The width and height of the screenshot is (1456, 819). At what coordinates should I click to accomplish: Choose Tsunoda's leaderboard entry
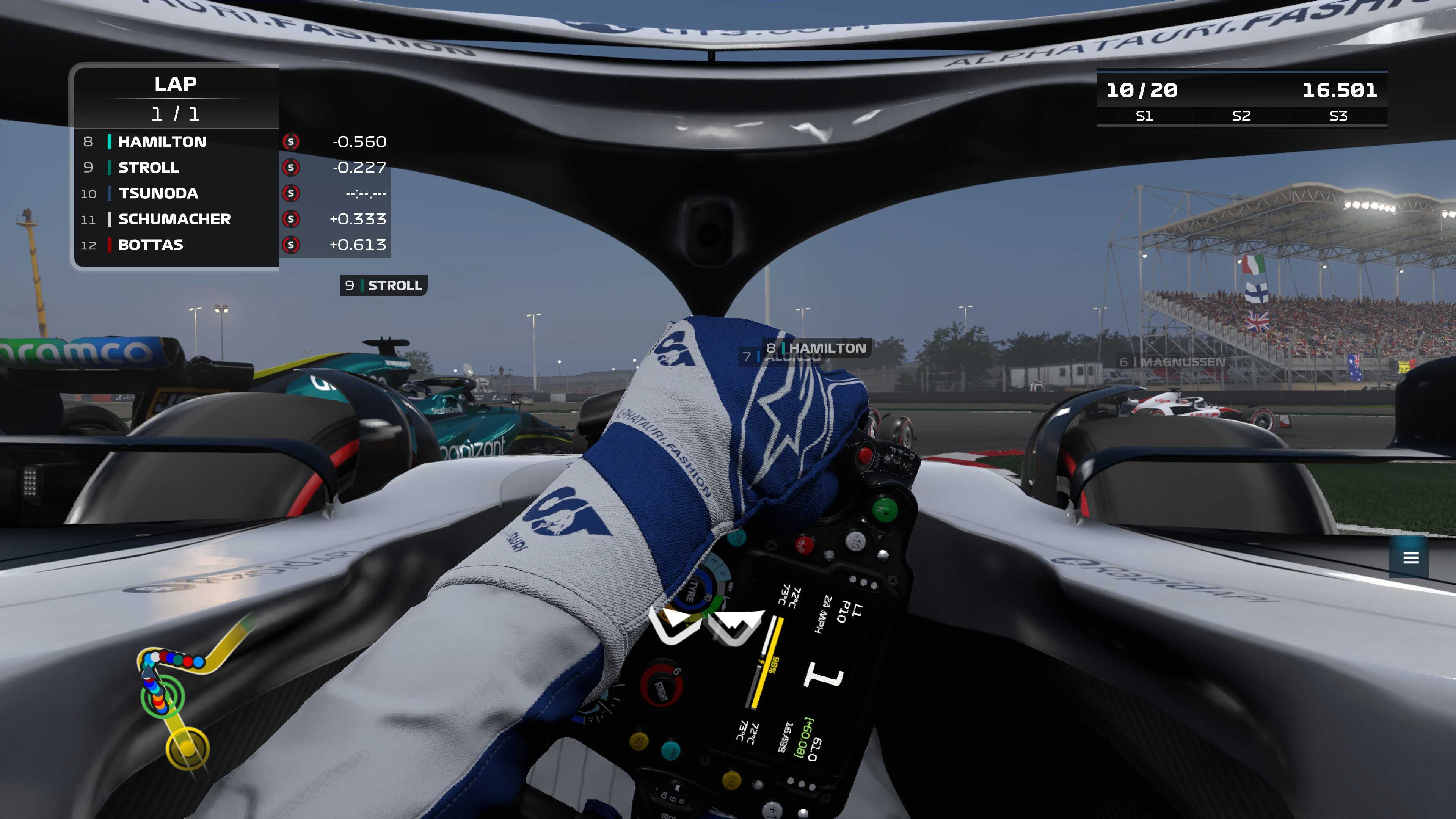click(158, 194)
